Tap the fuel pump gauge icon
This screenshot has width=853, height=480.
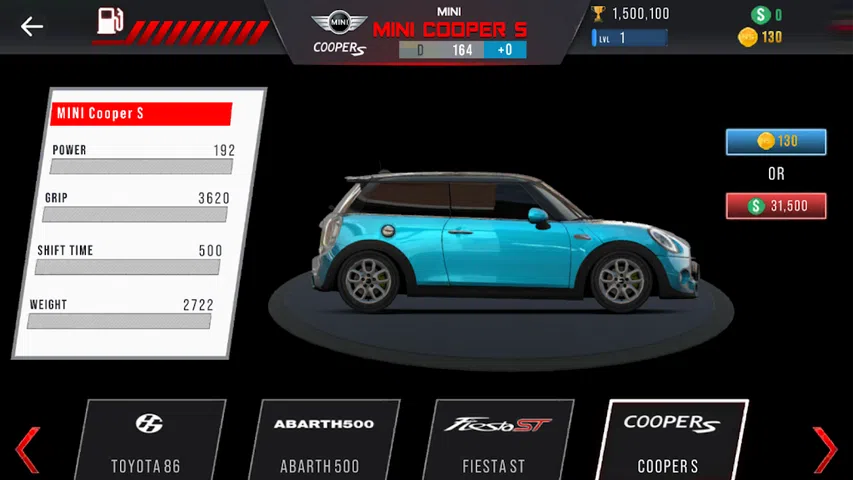point(110,22)
